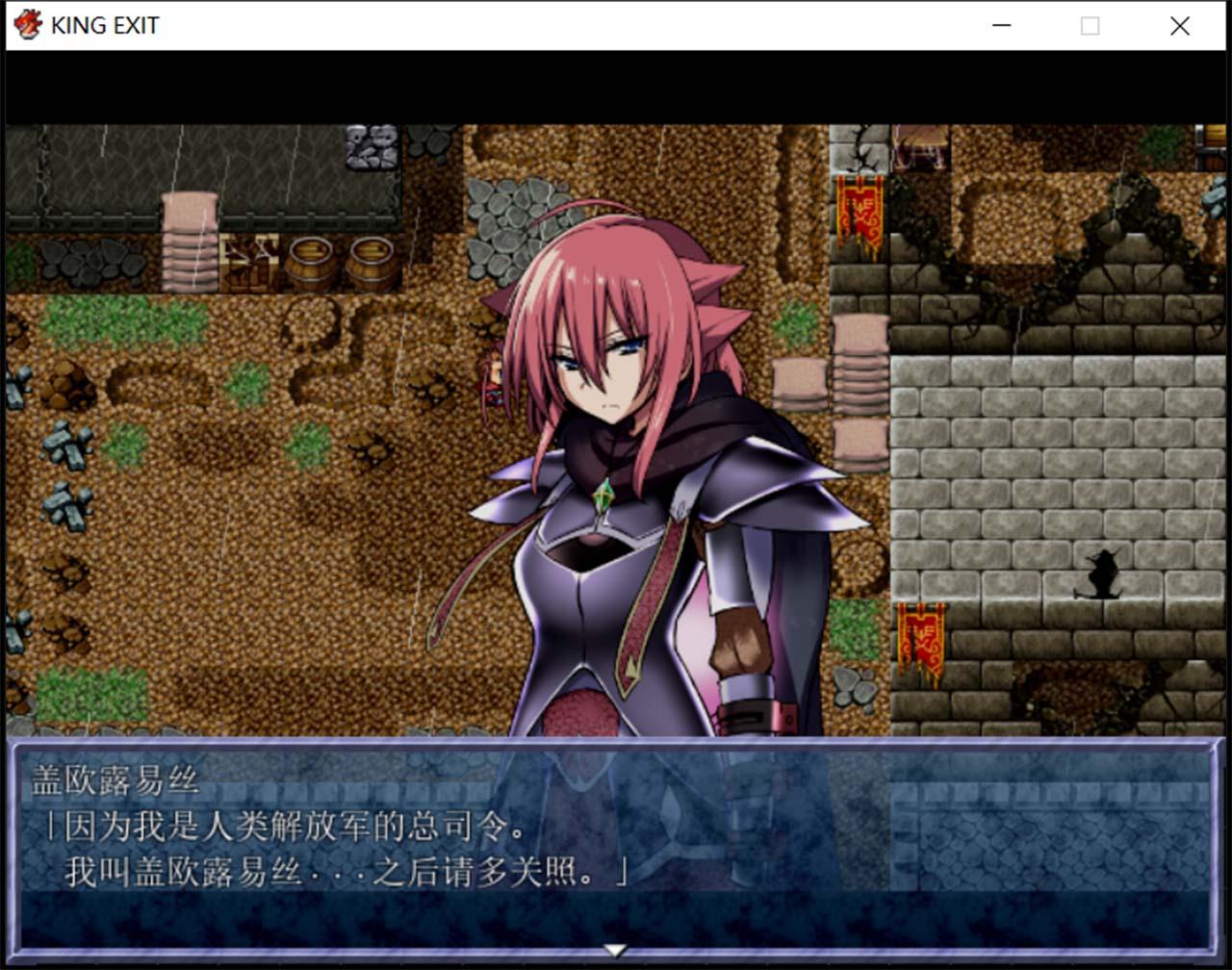1232x970 pixels.
Task: Click the dialogue advance arrow
Action: pyautogui.click(x=614, y=947)
